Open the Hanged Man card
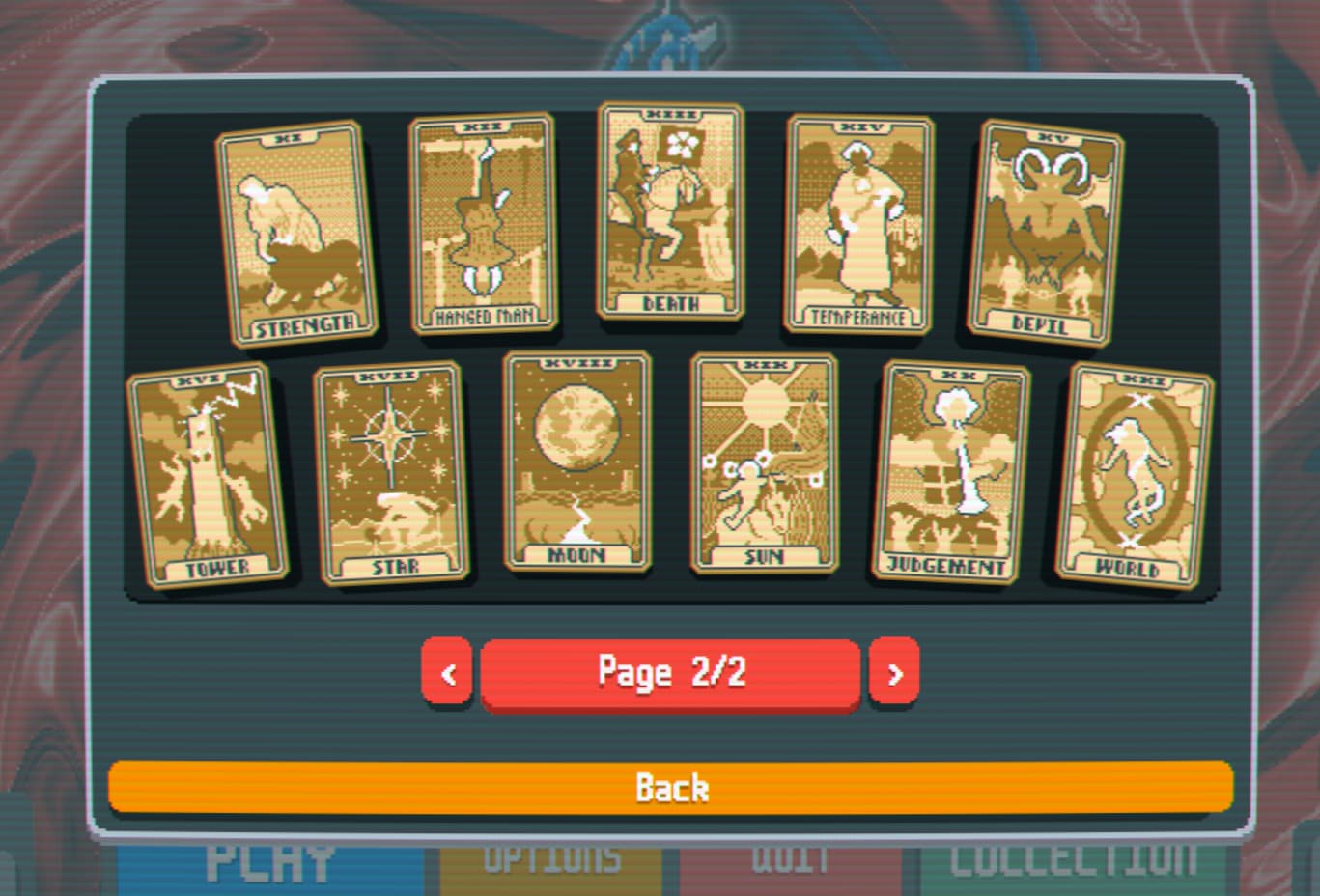 coord(483,222)
